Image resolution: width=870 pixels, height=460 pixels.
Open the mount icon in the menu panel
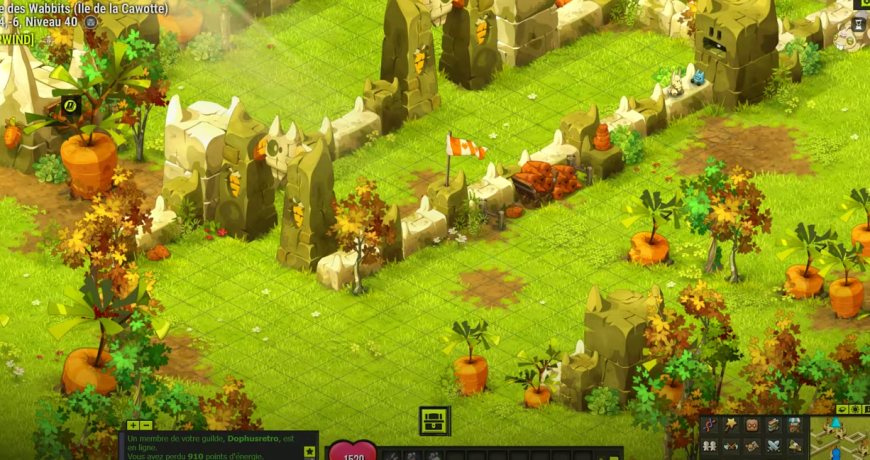point(794,446)
